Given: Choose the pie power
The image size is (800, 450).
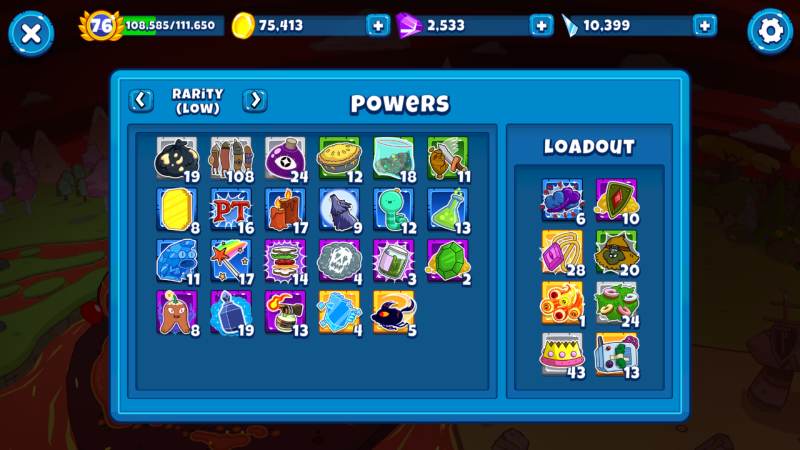Looking at the screenshot, I should 339,159.
